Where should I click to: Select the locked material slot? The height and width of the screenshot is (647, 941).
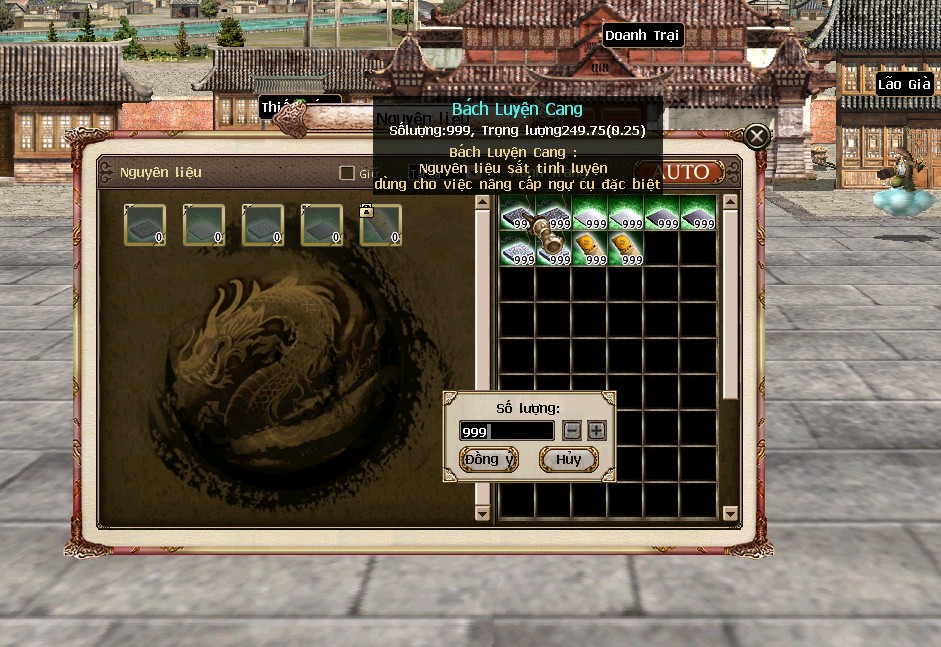(380, 225)
